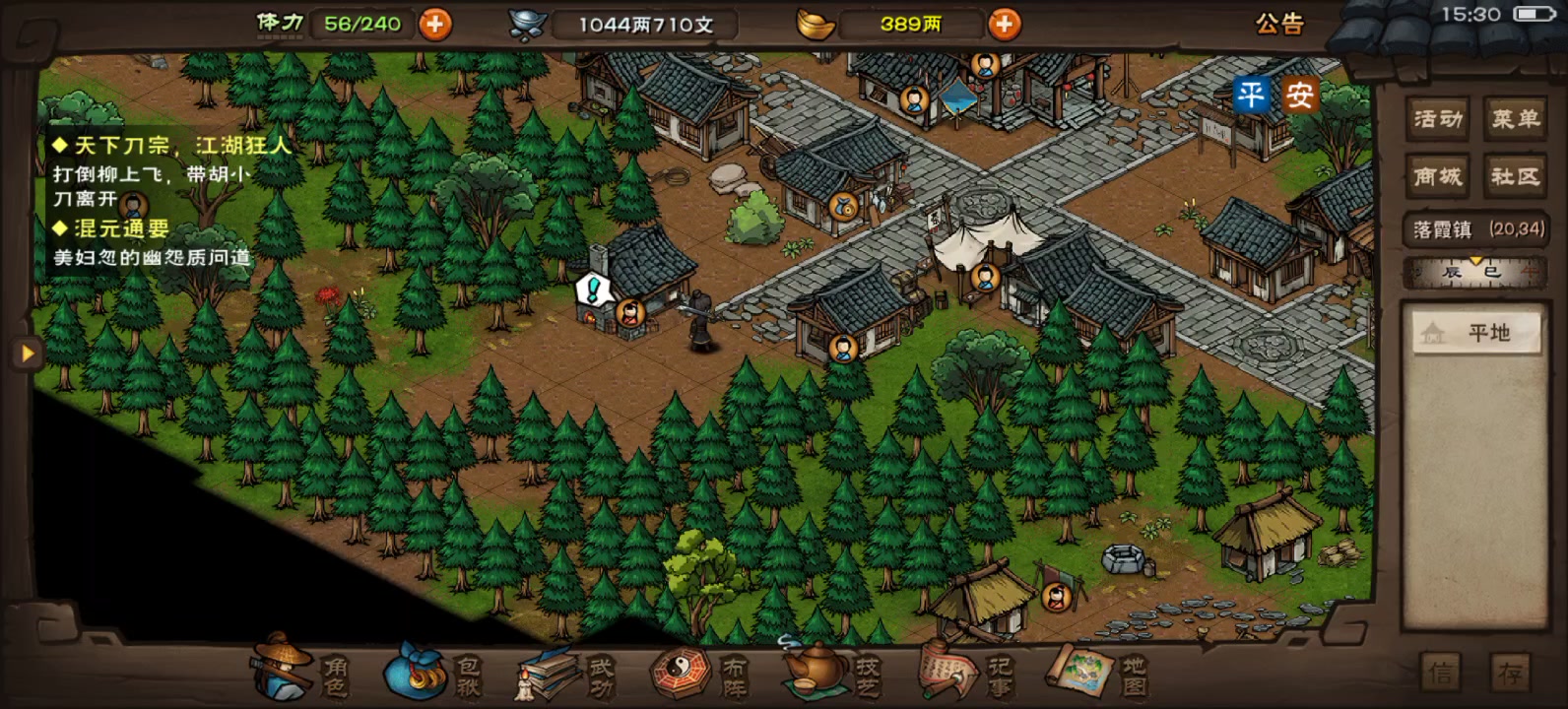Viewport: 1568px width, 709px height.
Task: Open the 菜单 menu
Action: tap(1515, 119)
